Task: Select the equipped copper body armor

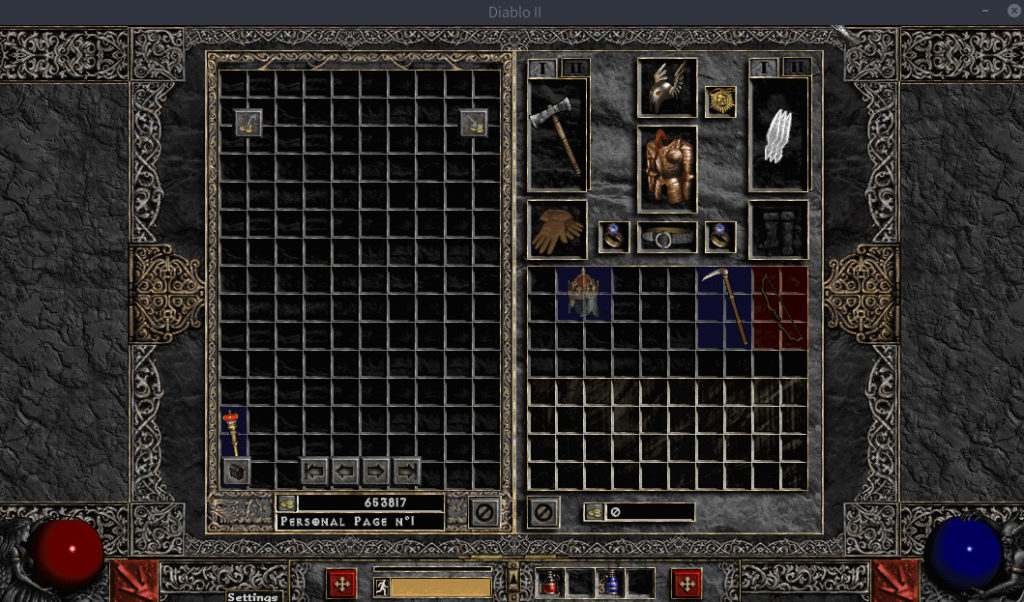Action: tap(667, 168)
